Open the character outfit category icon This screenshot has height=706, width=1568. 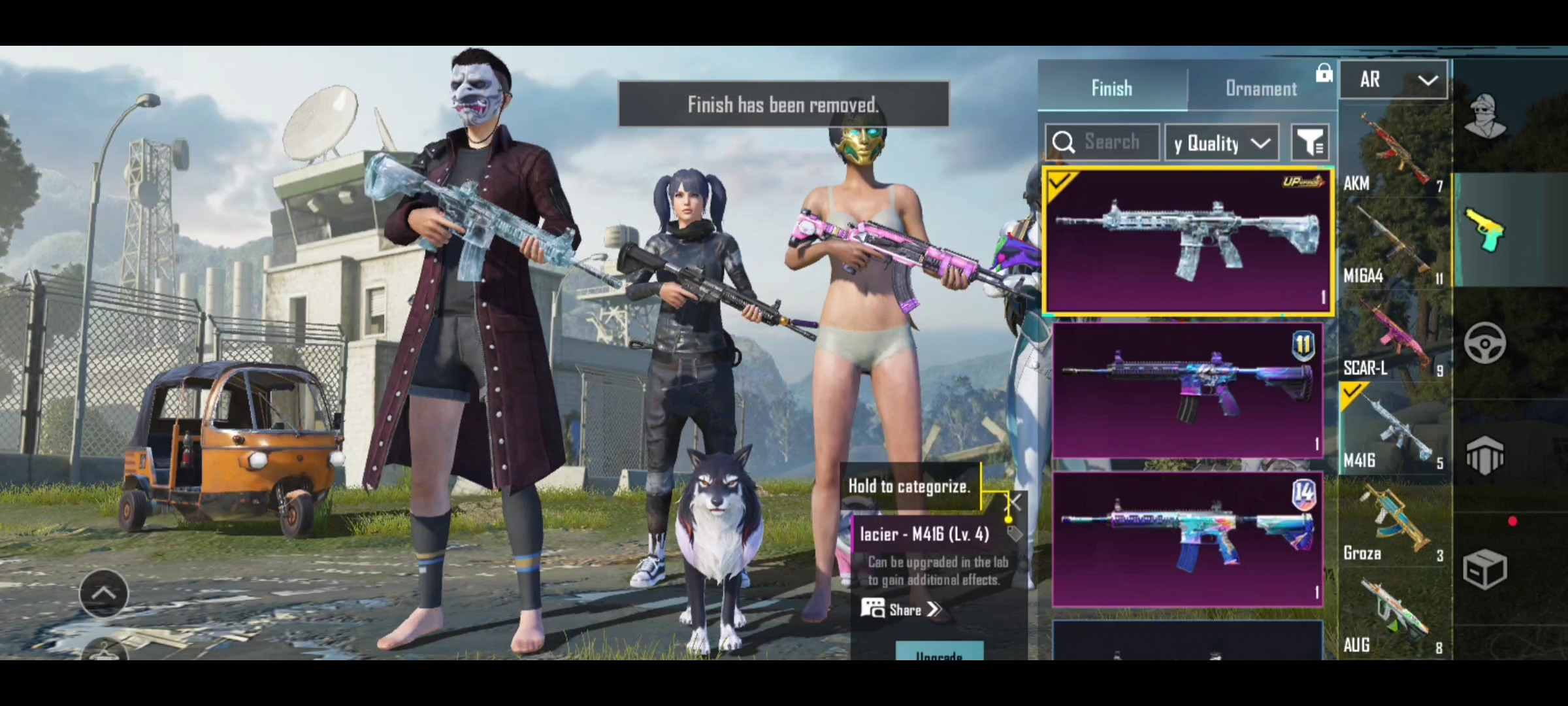(1484, 118)
